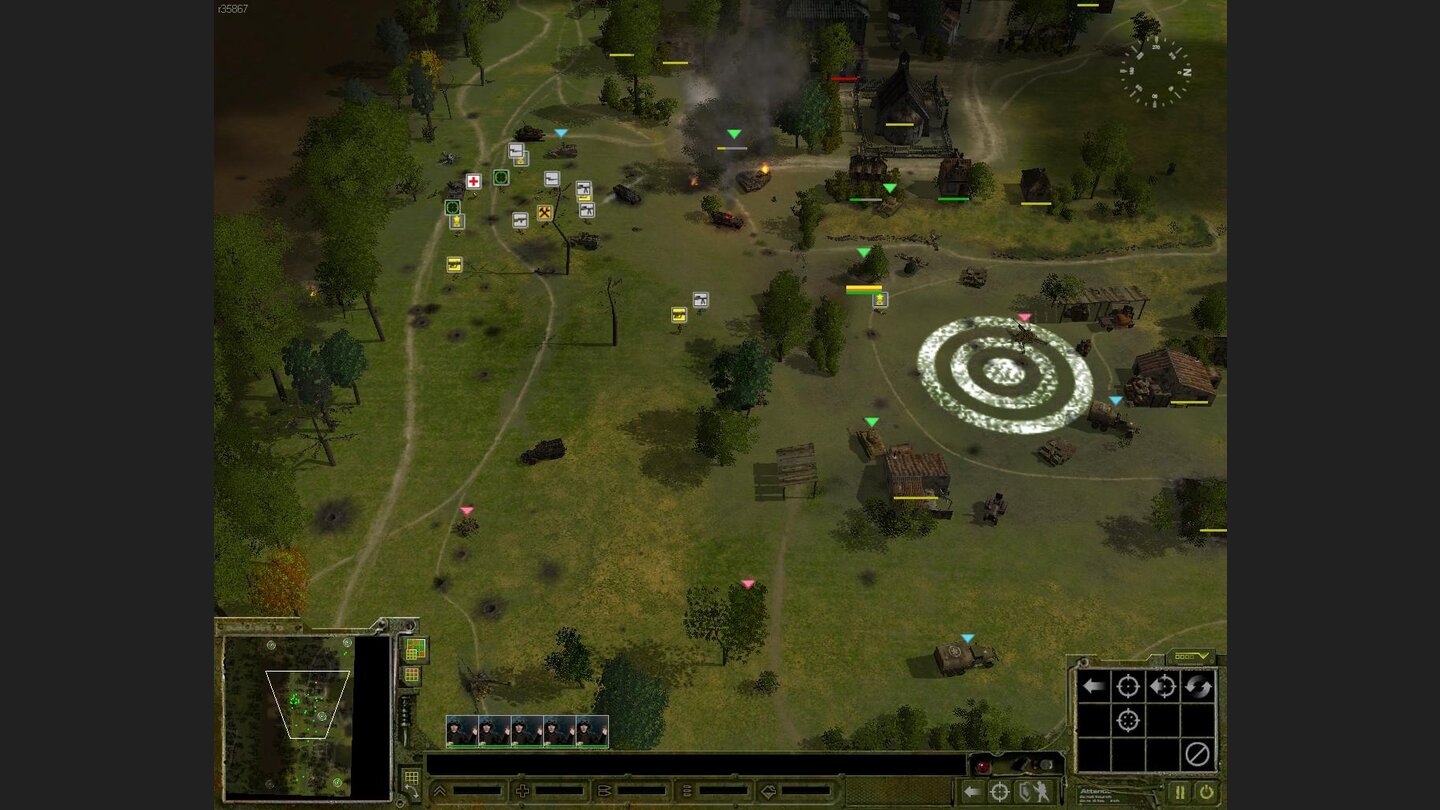Click the green health bar under the first soldier
The width and height of the screenshot is (1440, 810).
(x=460, y=745)
